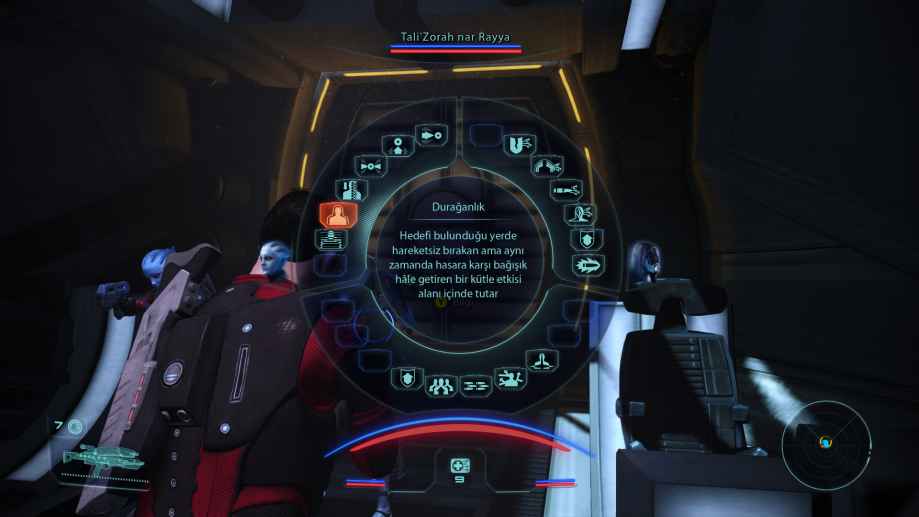Viewport: 919px width, 517px height.
Task: Activate the prone soldier command icon
Action: coord(509,378)
